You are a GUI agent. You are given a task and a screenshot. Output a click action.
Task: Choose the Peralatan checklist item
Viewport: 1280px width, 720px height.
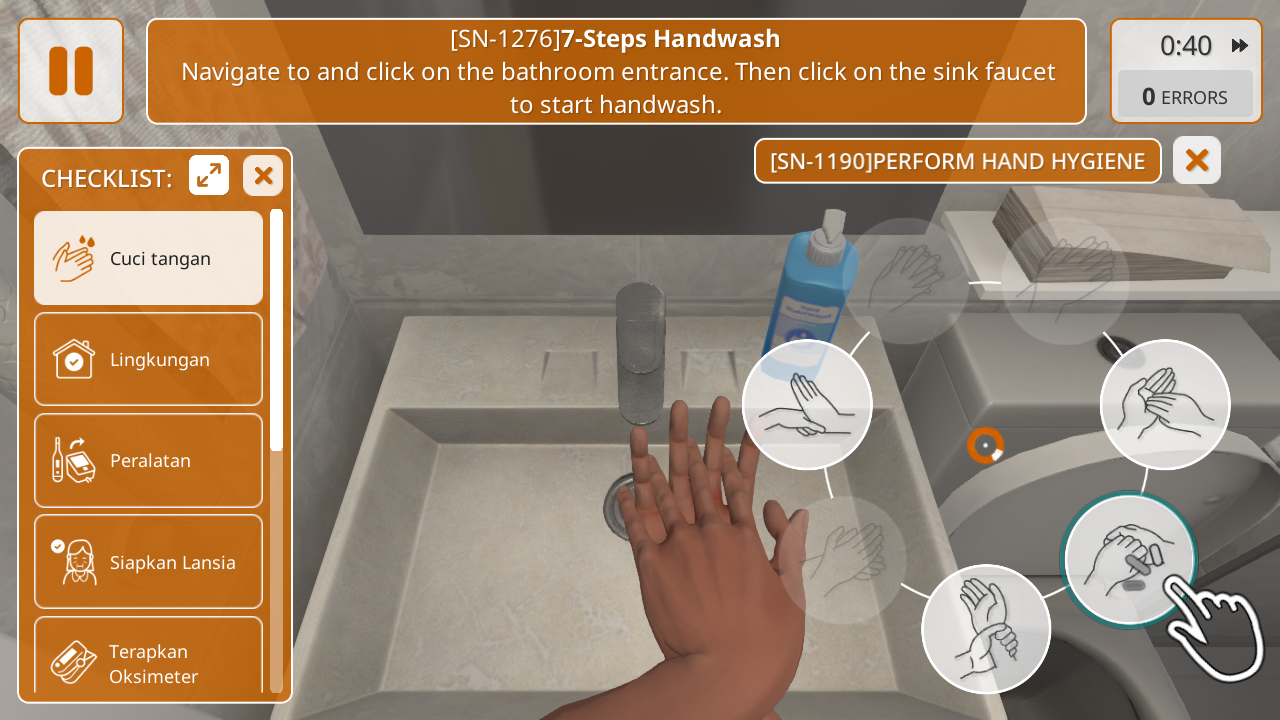pyautogui.click(x=148, y=460)
